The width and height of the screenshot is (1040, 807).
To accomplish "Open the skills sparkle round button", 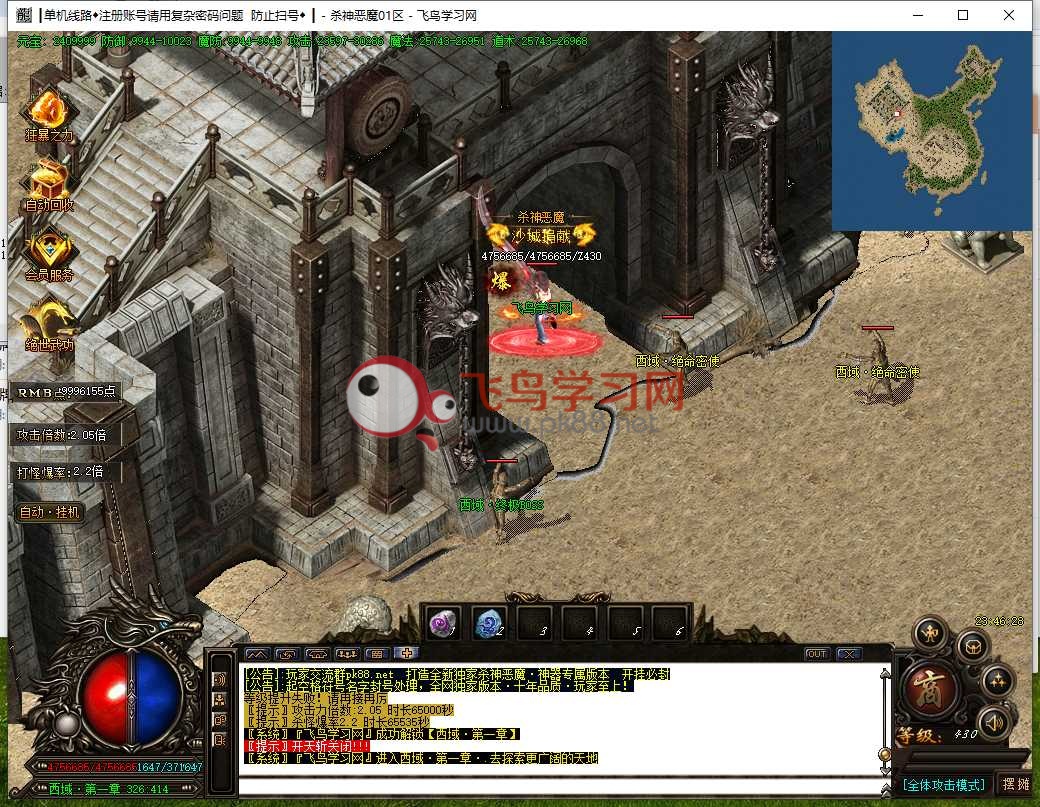I will pyautogui.click(x=997, y=682).
